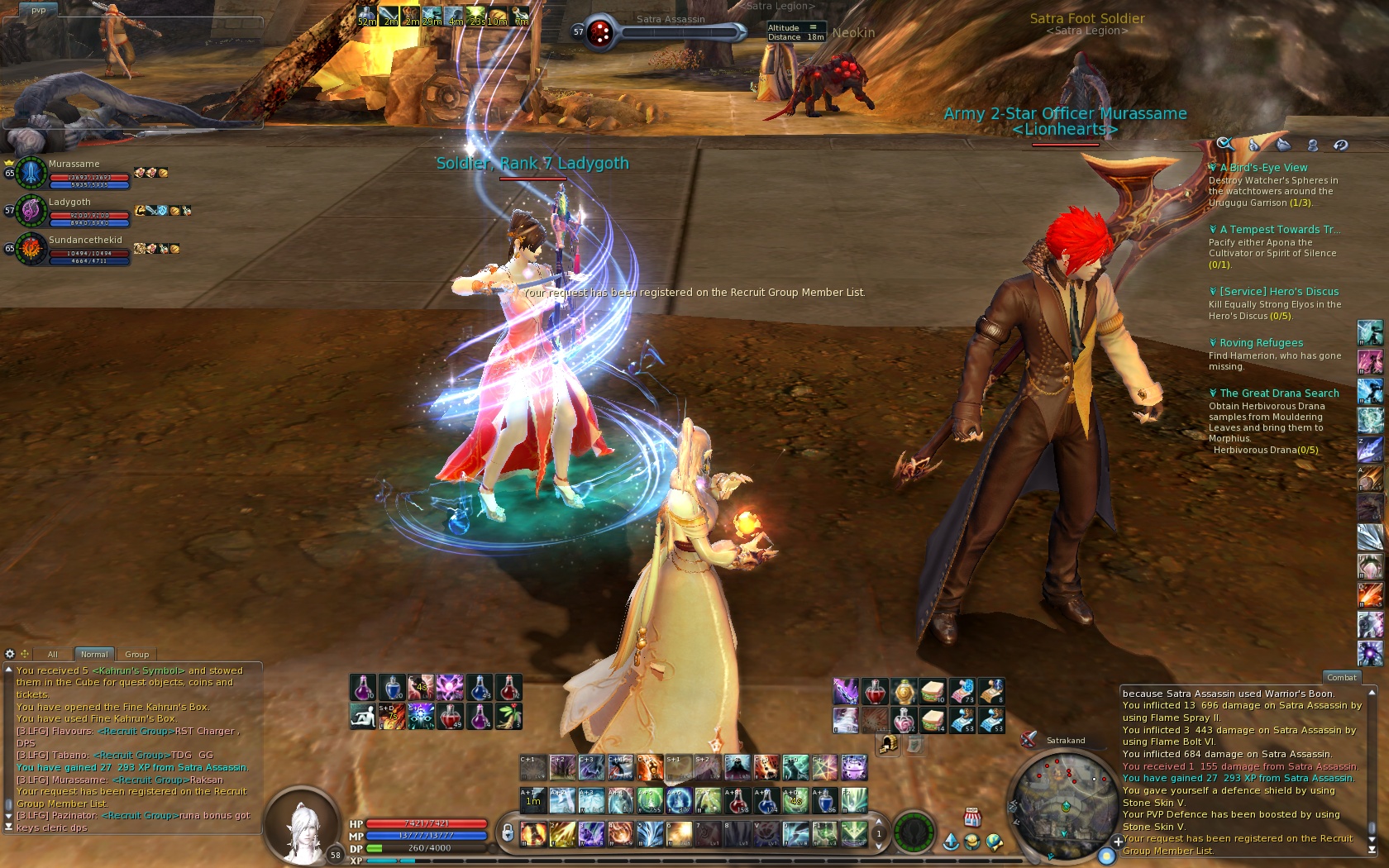Select party member Murassame's frame

click(x=74, y=173)
